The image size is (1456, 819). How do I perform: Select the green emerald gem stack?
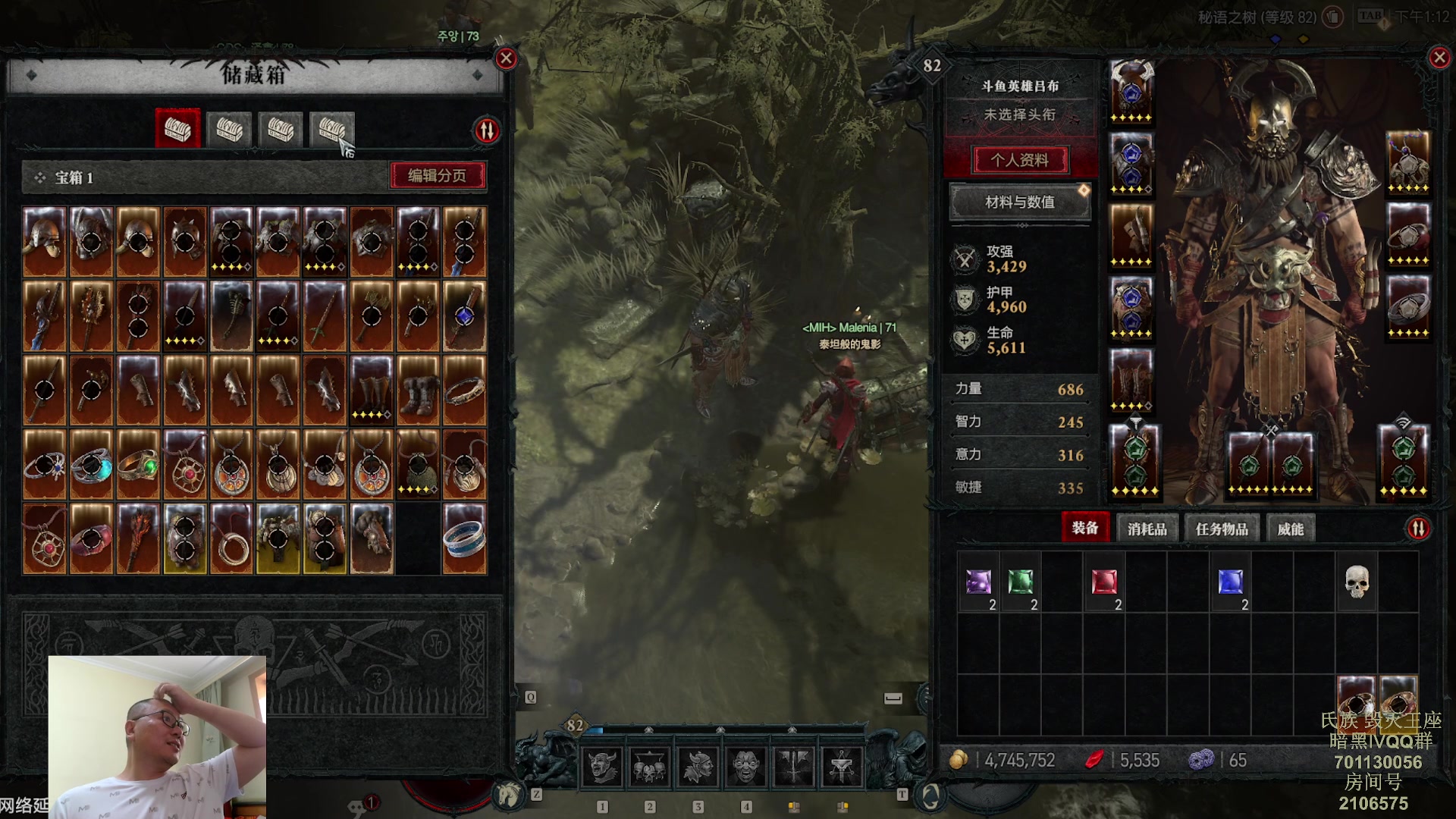coord(1021,582)
